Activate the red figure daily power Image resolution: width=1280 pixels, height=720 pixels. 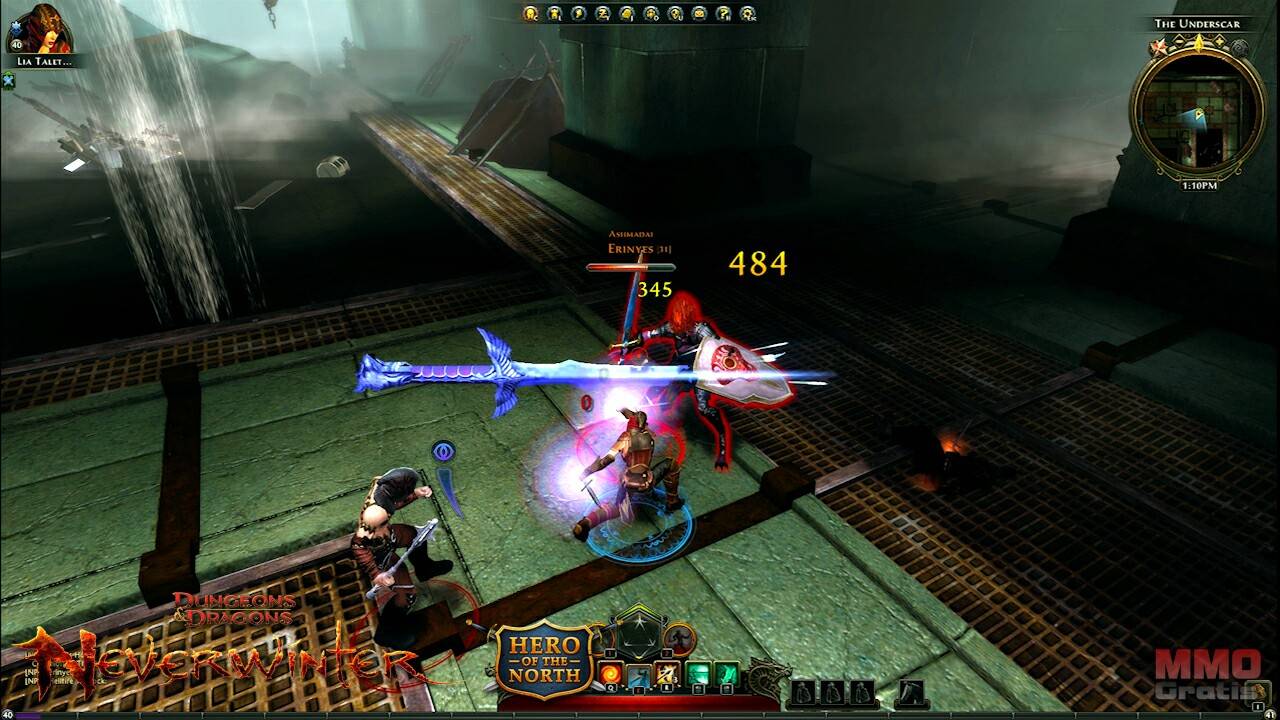680,637
